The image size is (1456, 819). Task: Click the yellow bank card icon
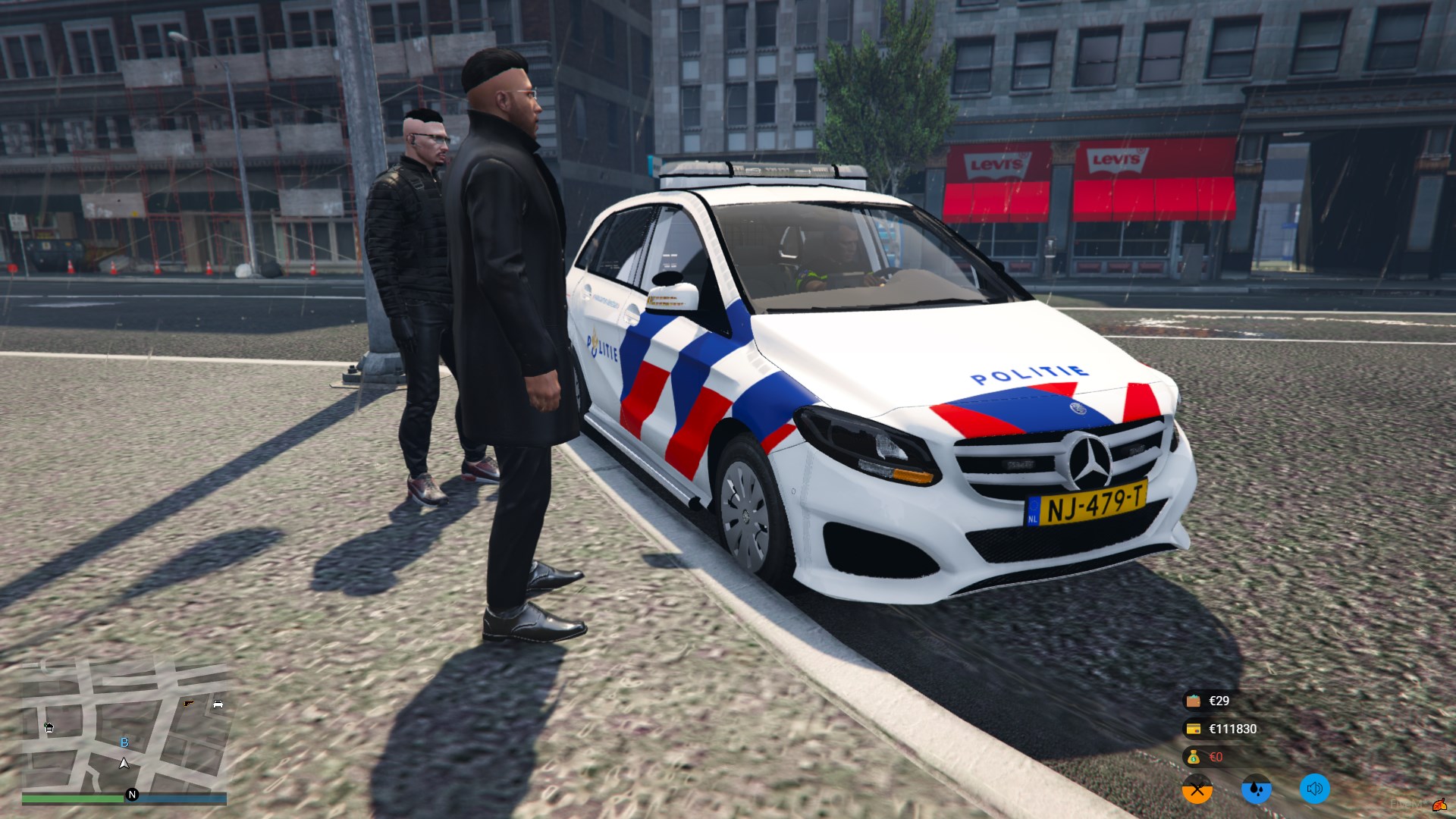pyautogui.click(x=1194, y=729)
